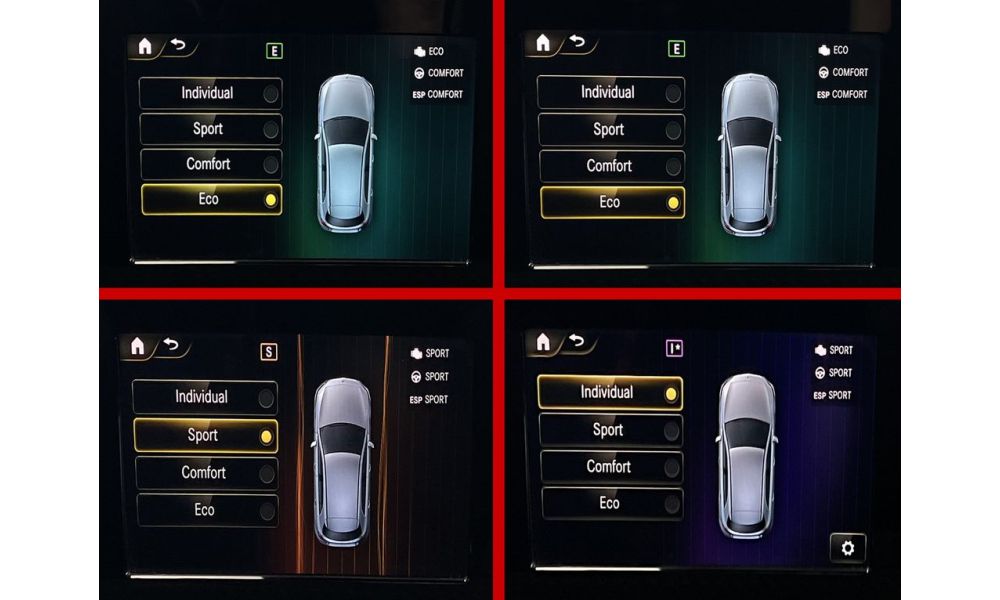The image size is (1000, 600).
Task: Select the highlighted Sport mode with yellow dot
Action: click(x=205, y=435)
